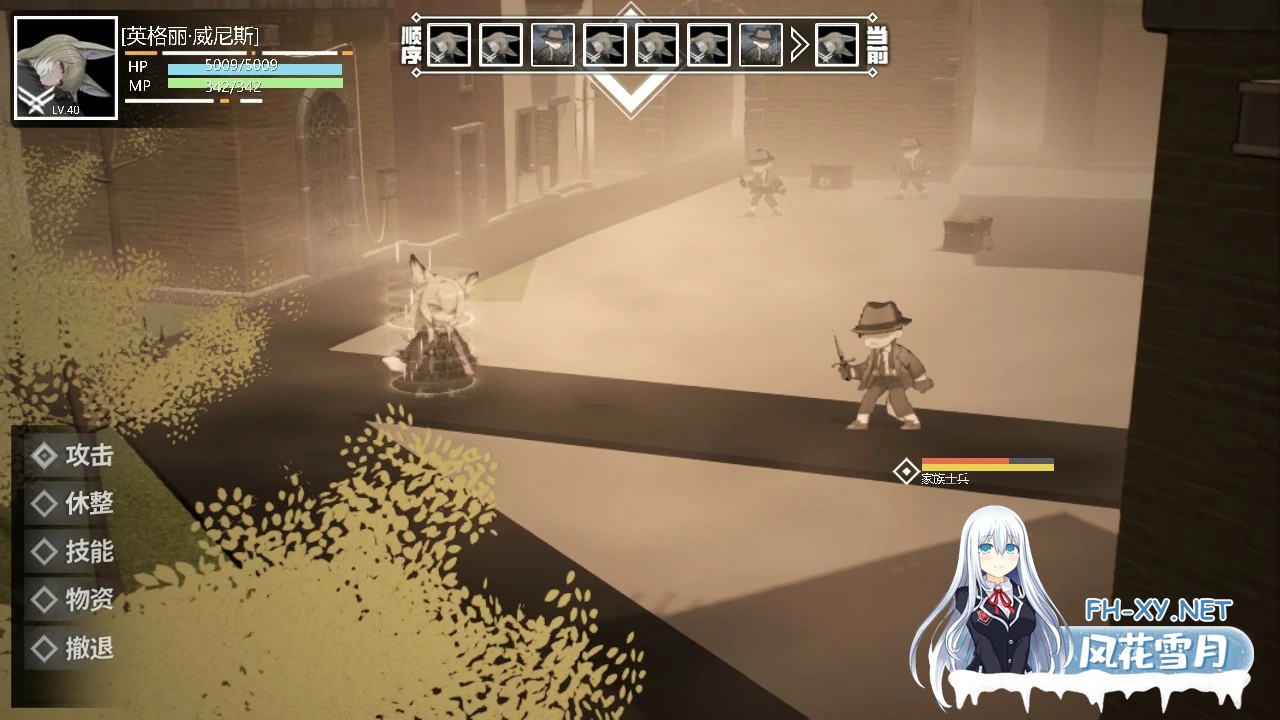Click the 英格丽·威尼斯 character portrait
Screen dimensions: 1280x720
[66, 68]
